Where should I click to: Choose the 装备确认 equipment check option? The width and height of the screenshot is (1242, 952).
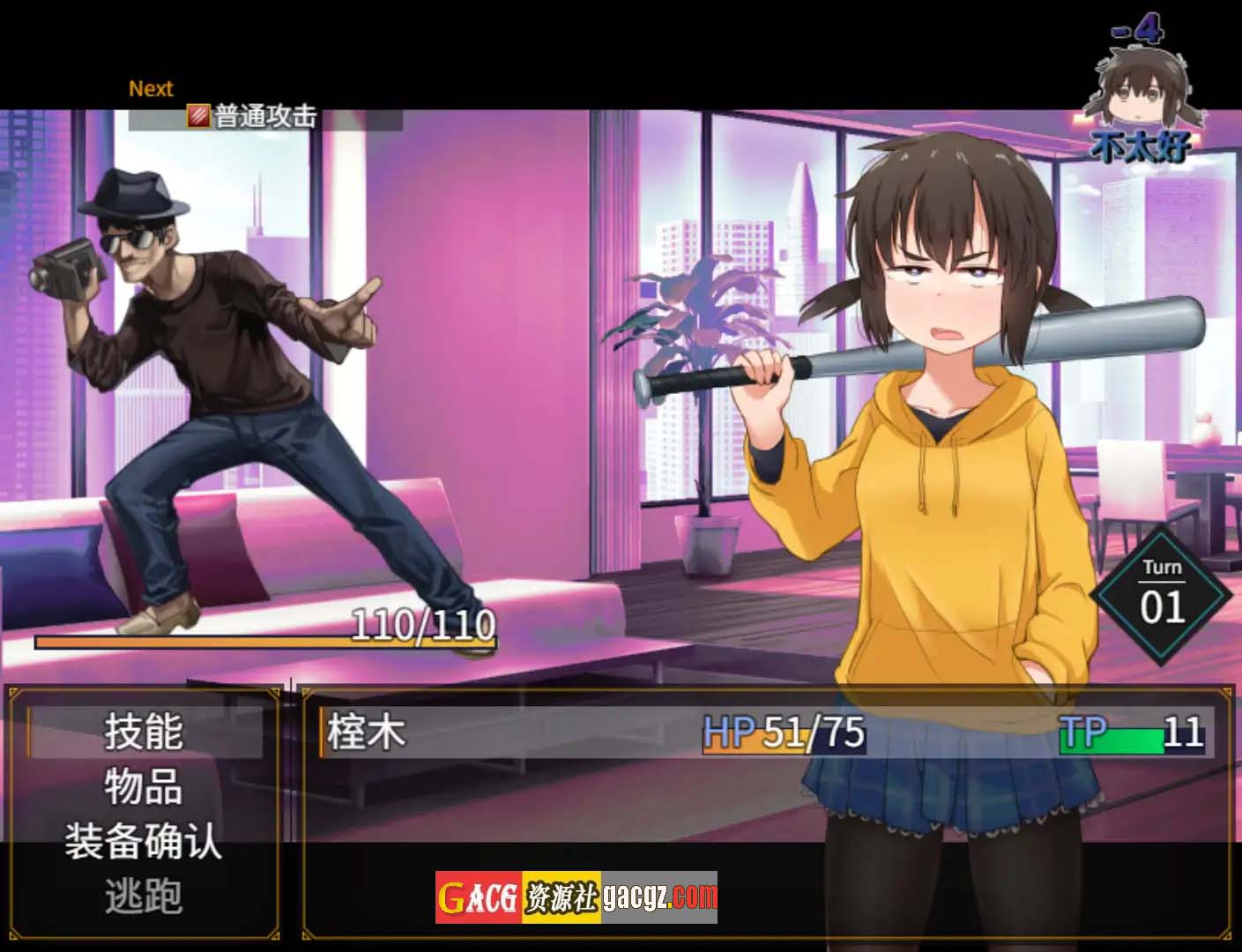(144, 841)
